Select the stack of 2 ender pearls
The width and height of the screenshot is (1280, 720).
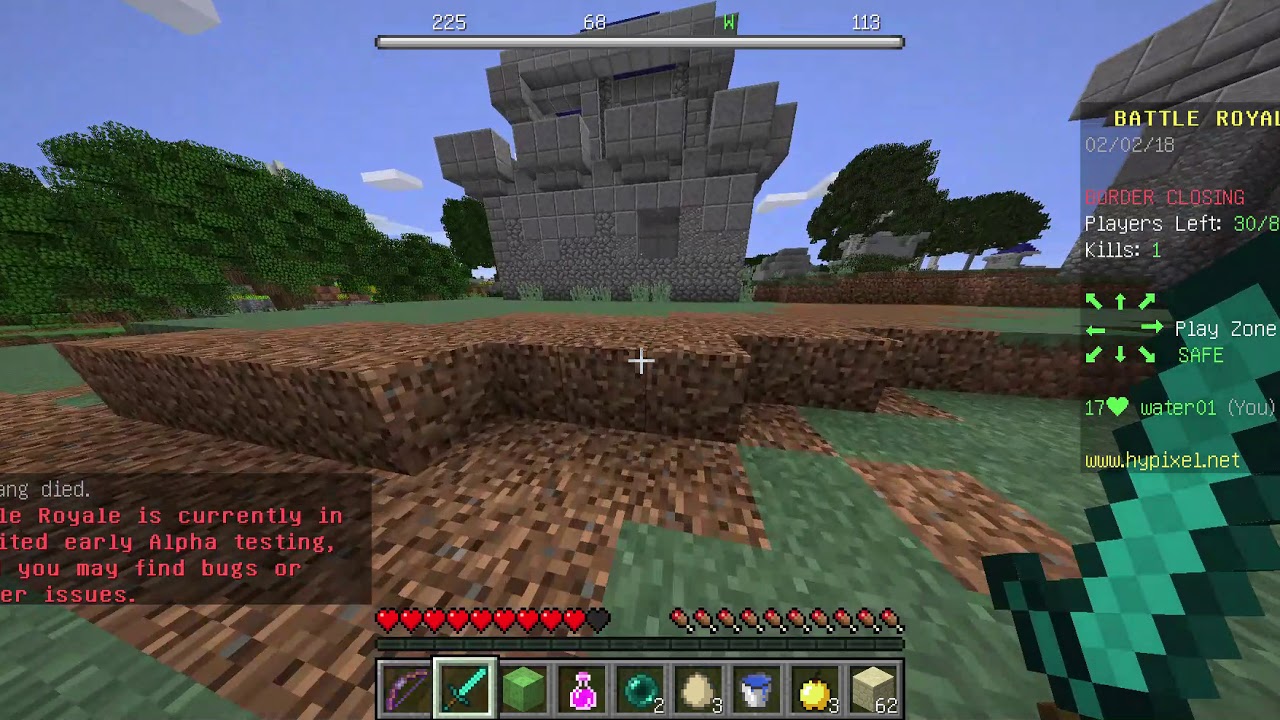coord(641,686)
